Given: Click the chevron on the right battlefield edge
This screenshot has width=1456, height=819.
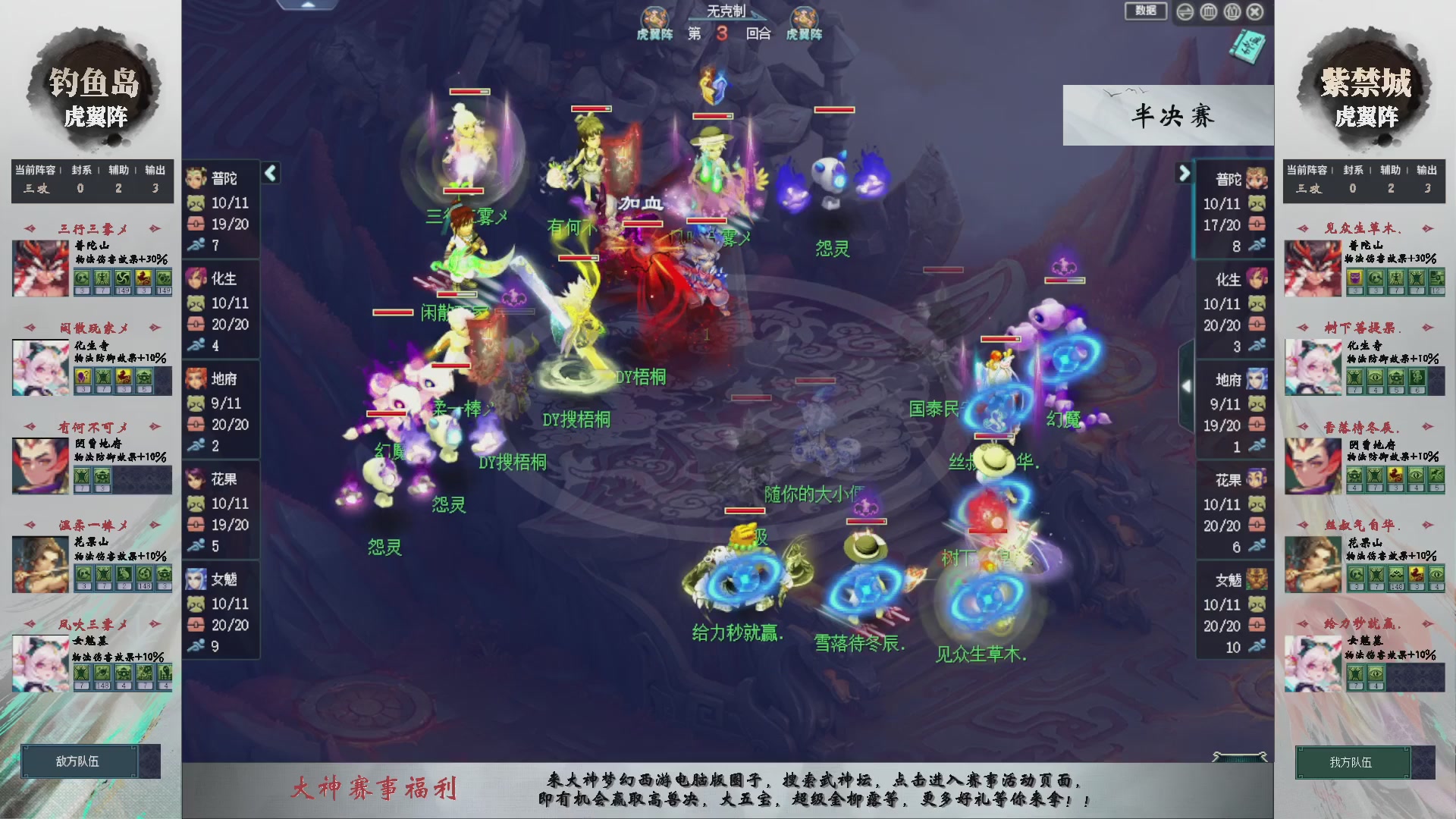Looking at the screenshot, I should pyautogui.click(x=1187, y=385).
